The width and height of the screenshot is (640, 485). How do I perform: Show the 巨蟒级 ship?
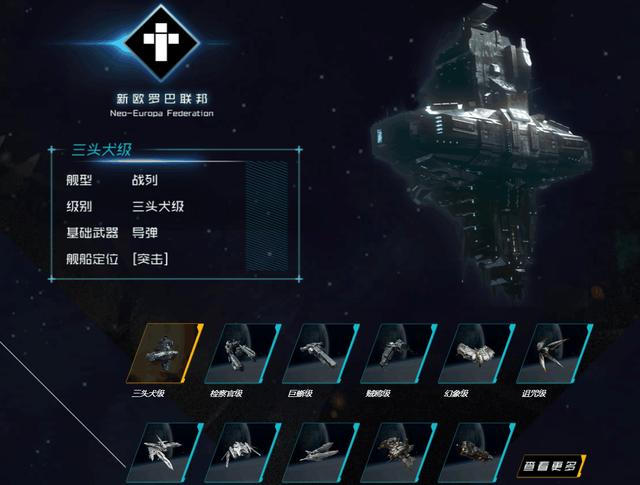[x=320, y=353]
